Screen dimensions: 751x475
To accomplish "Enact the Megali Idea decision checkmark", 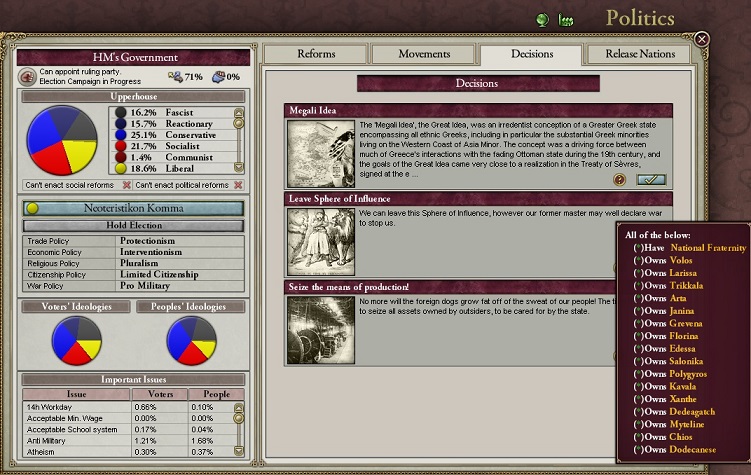I will tap(651, 179).
